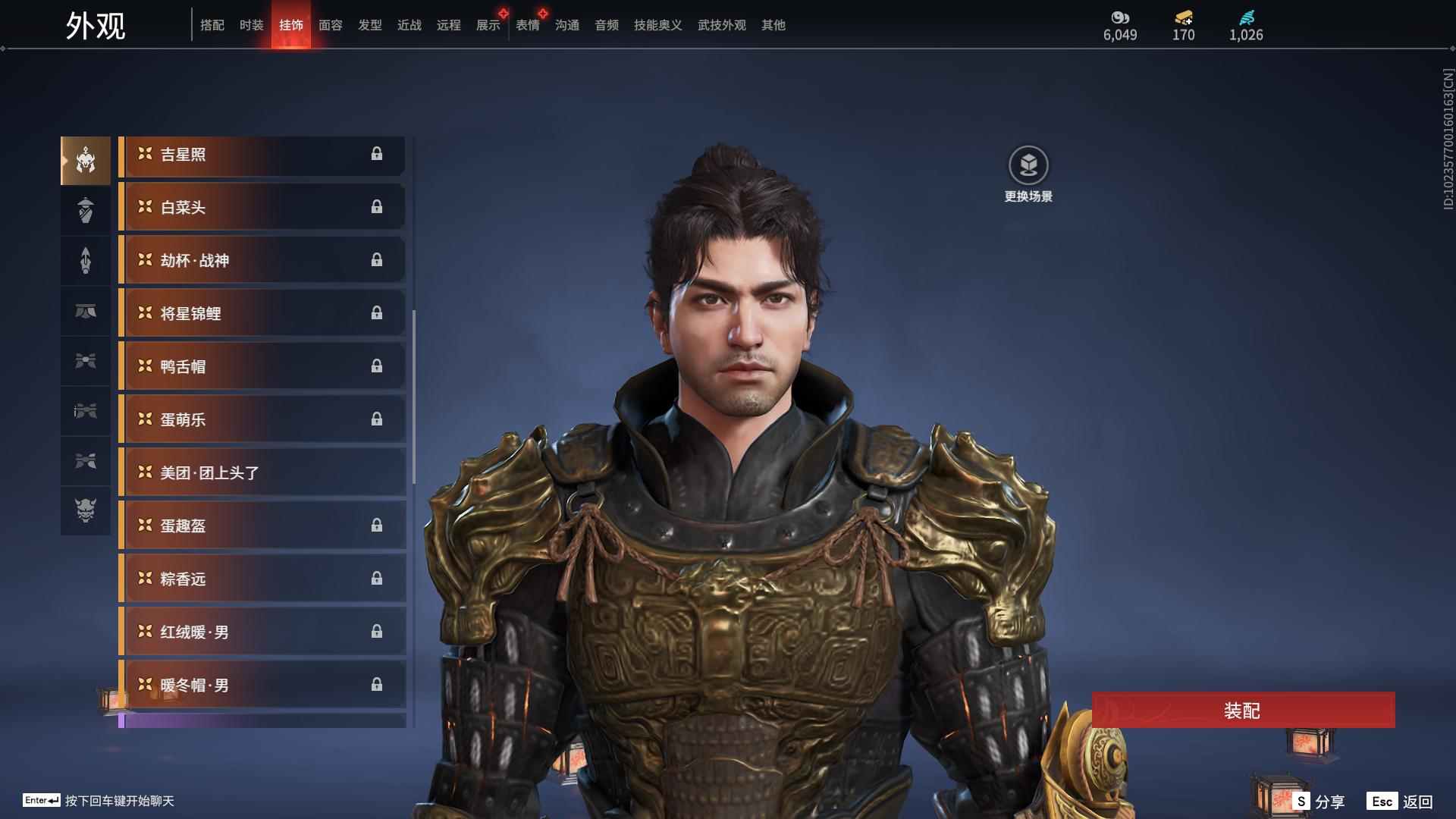Go to the 发型 tab

coord(369,25)
